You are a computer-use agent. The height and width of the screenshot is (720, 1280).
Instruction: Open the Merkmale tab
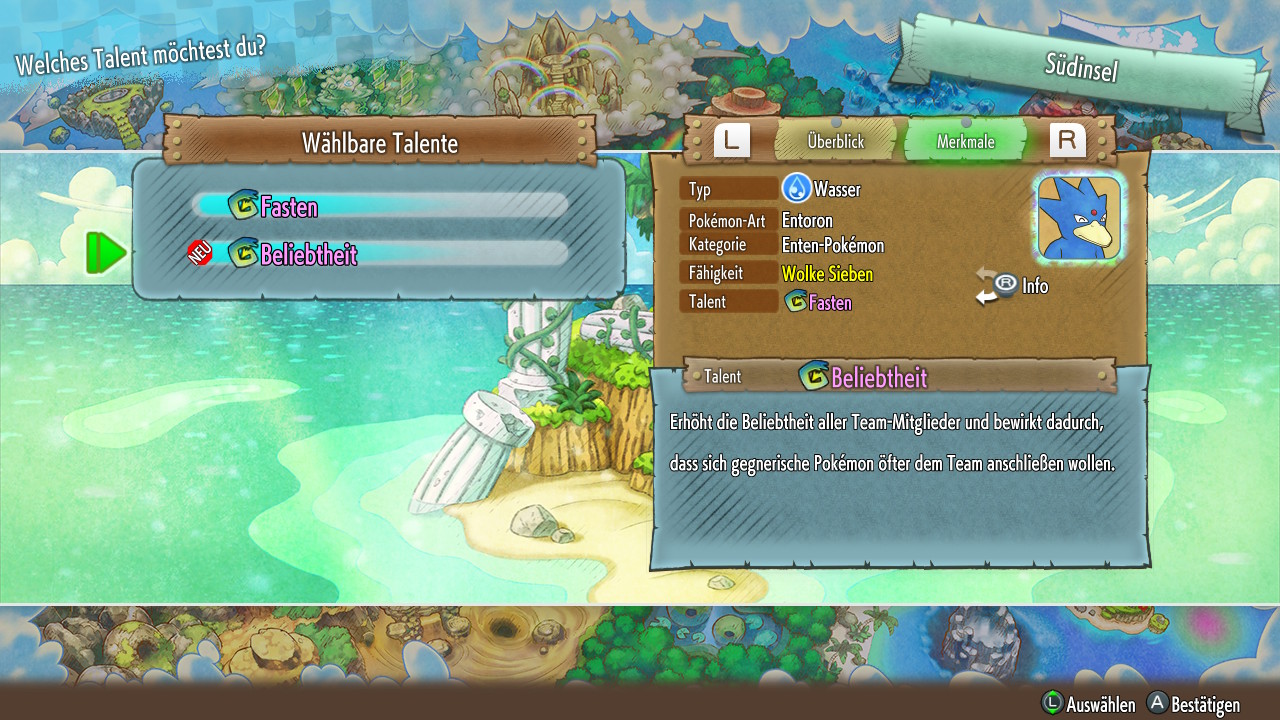point(965,142)
